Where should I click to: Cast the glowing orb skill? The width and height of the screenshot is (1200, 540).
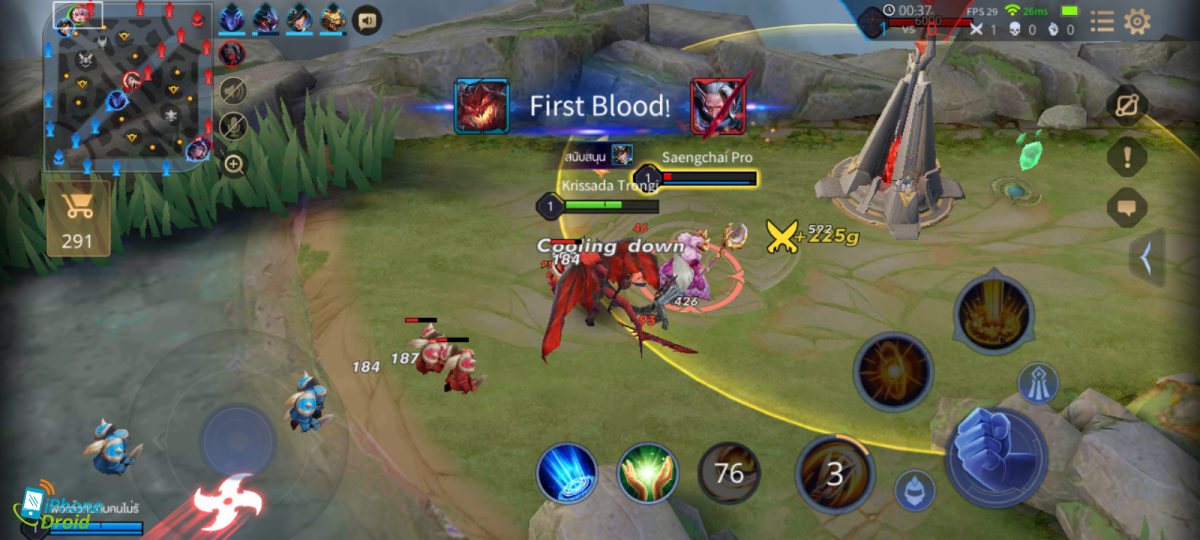(892, 371)
